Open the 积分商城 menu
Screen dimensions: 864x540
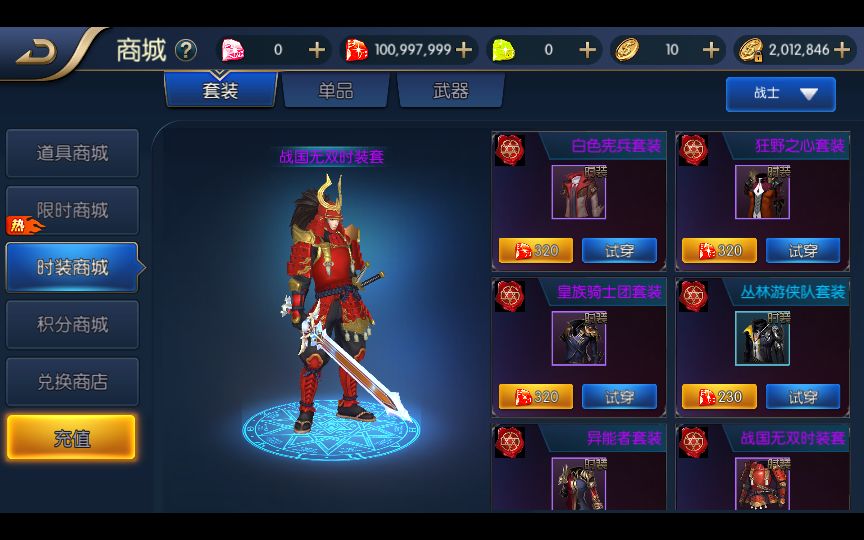(x=72, y=324)
